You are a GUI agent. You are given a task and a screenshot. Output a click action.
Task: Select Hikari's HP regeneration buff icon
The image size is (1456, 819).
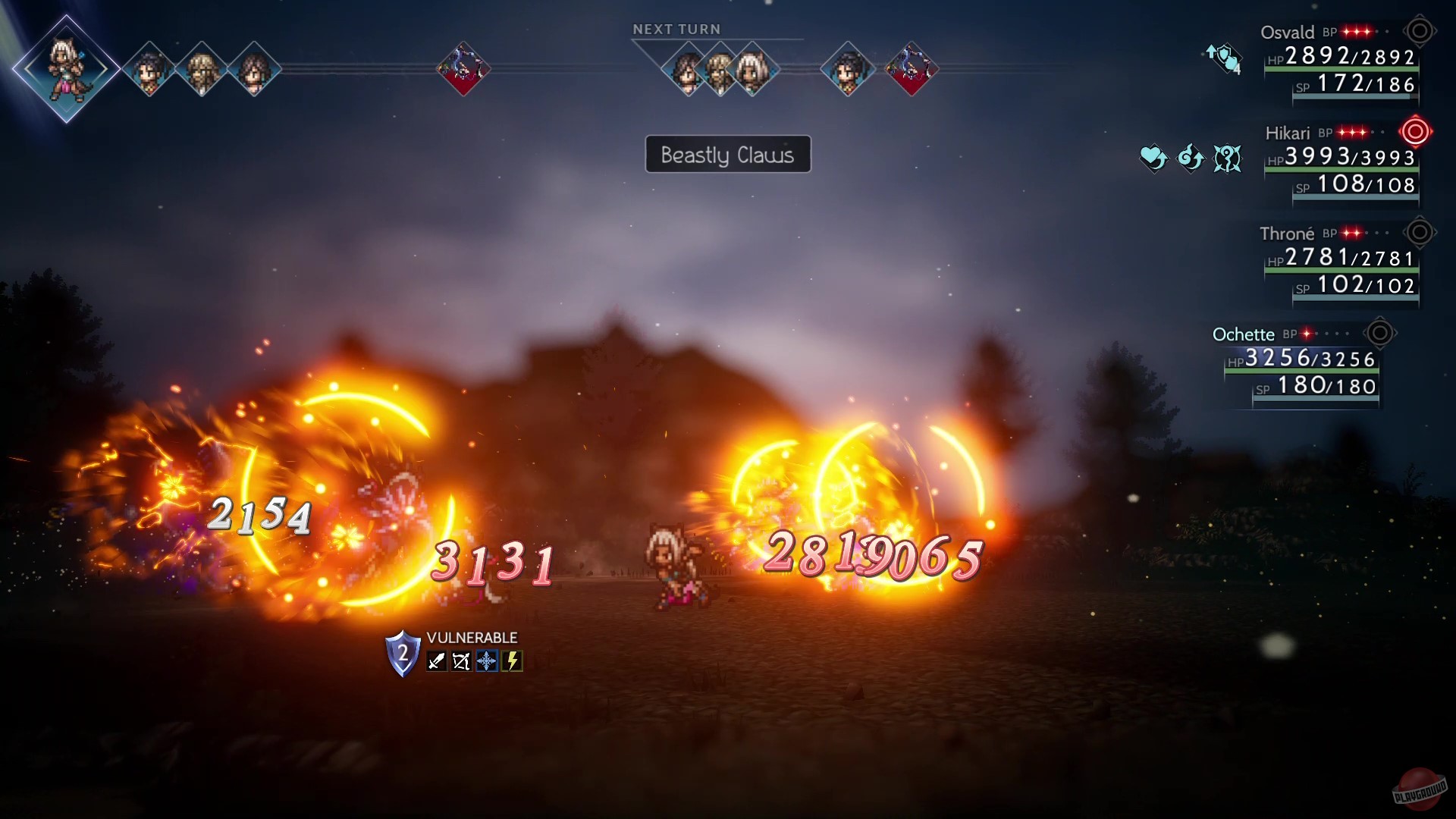tap(1152, 159)
